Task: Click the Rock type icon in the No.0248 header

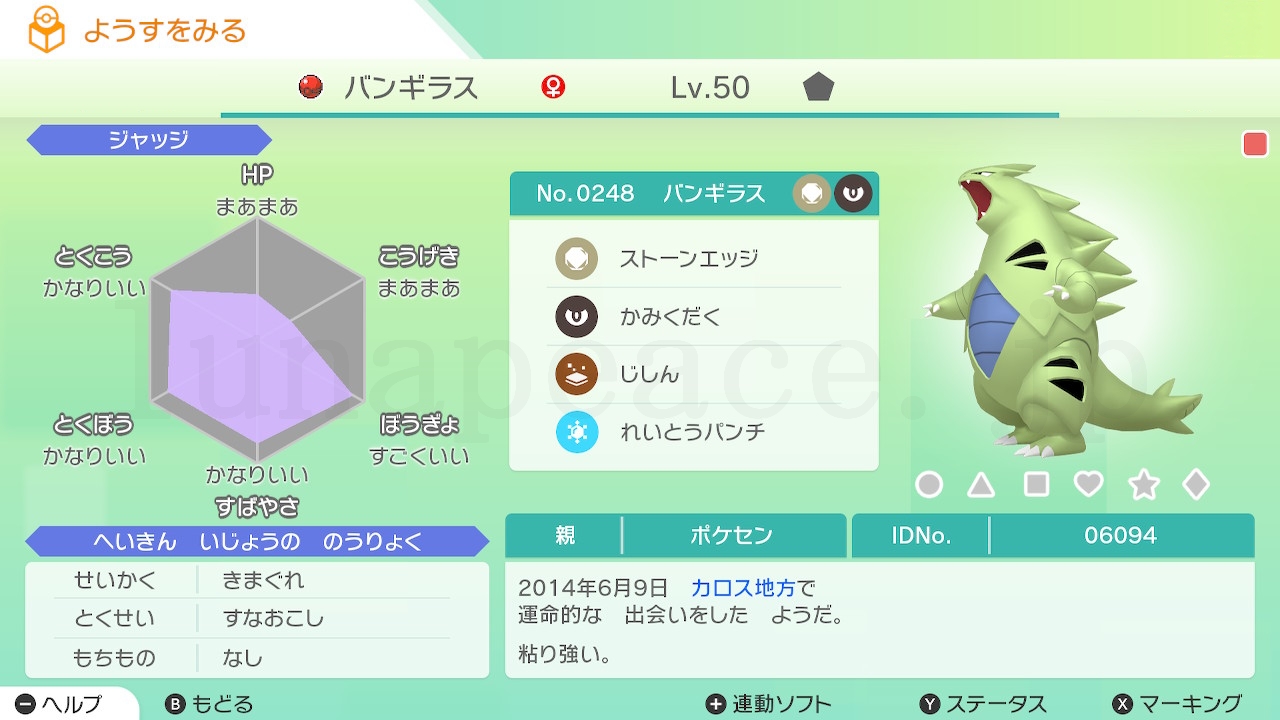Action: (812, 193)
